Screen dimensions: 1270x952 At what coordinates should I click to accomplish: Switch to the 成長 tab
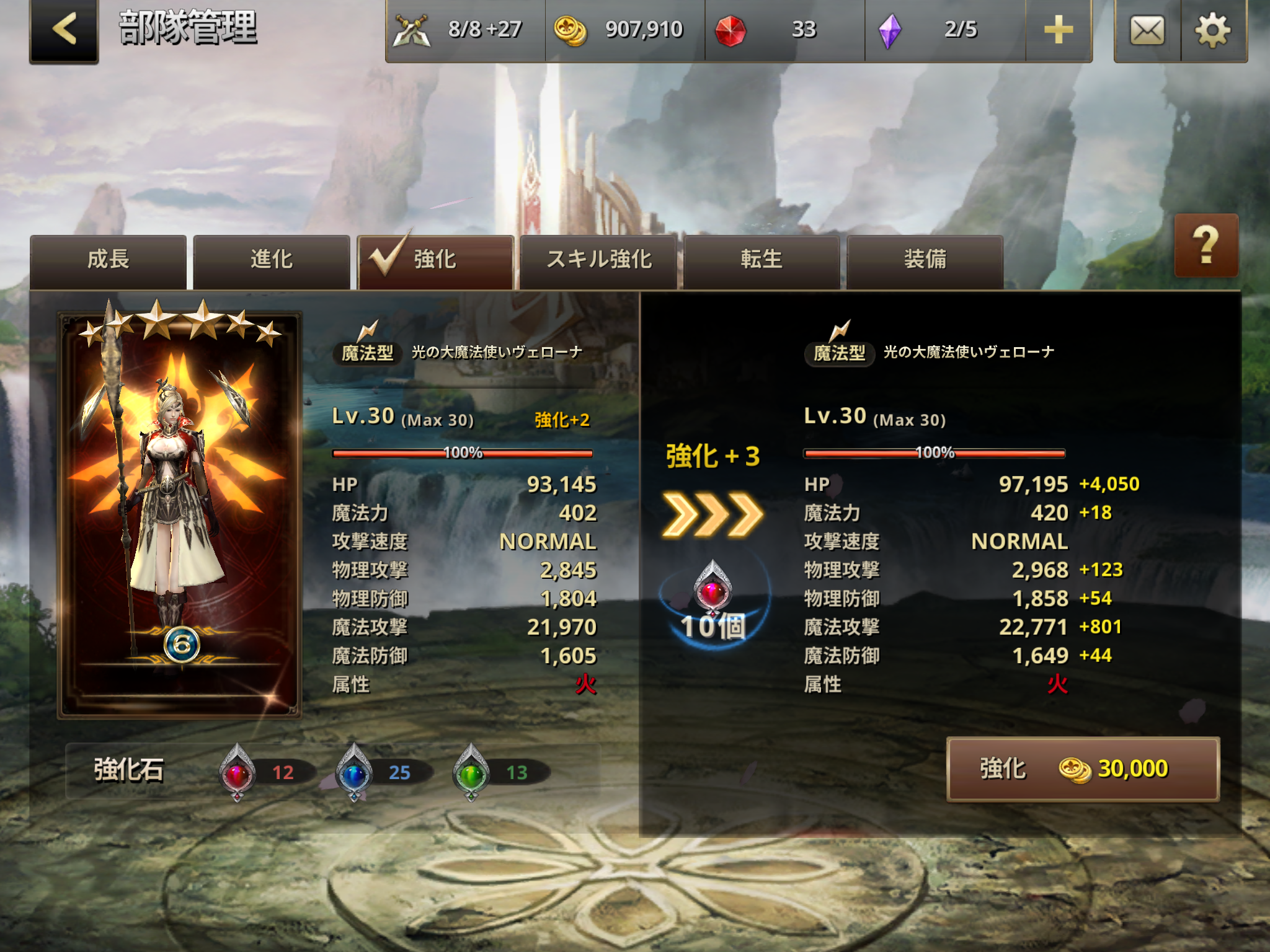(x=108, y=260)
